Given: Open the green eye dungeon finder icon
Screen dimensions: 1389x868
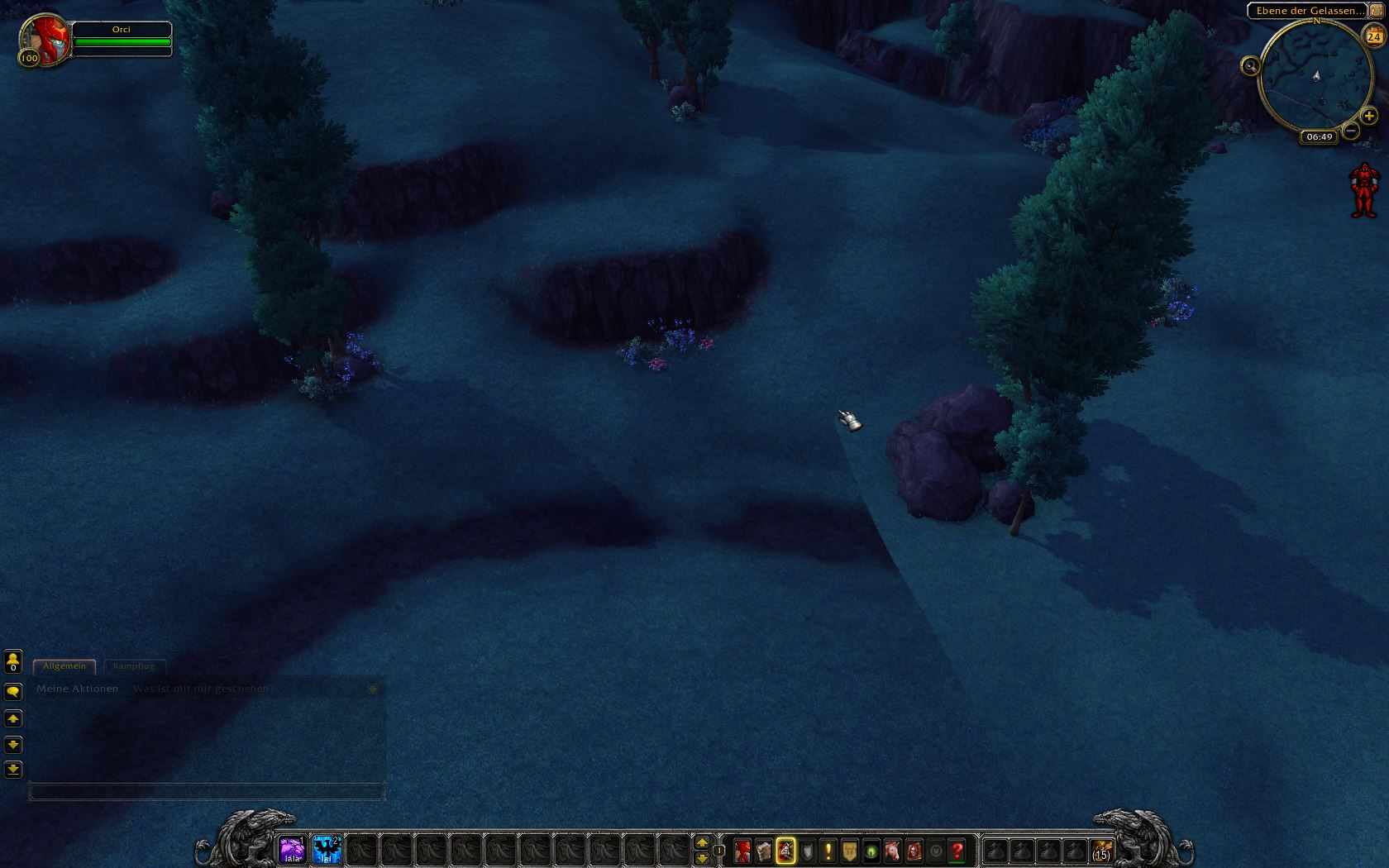Looking at the screenshot, I should pos(871,850).
